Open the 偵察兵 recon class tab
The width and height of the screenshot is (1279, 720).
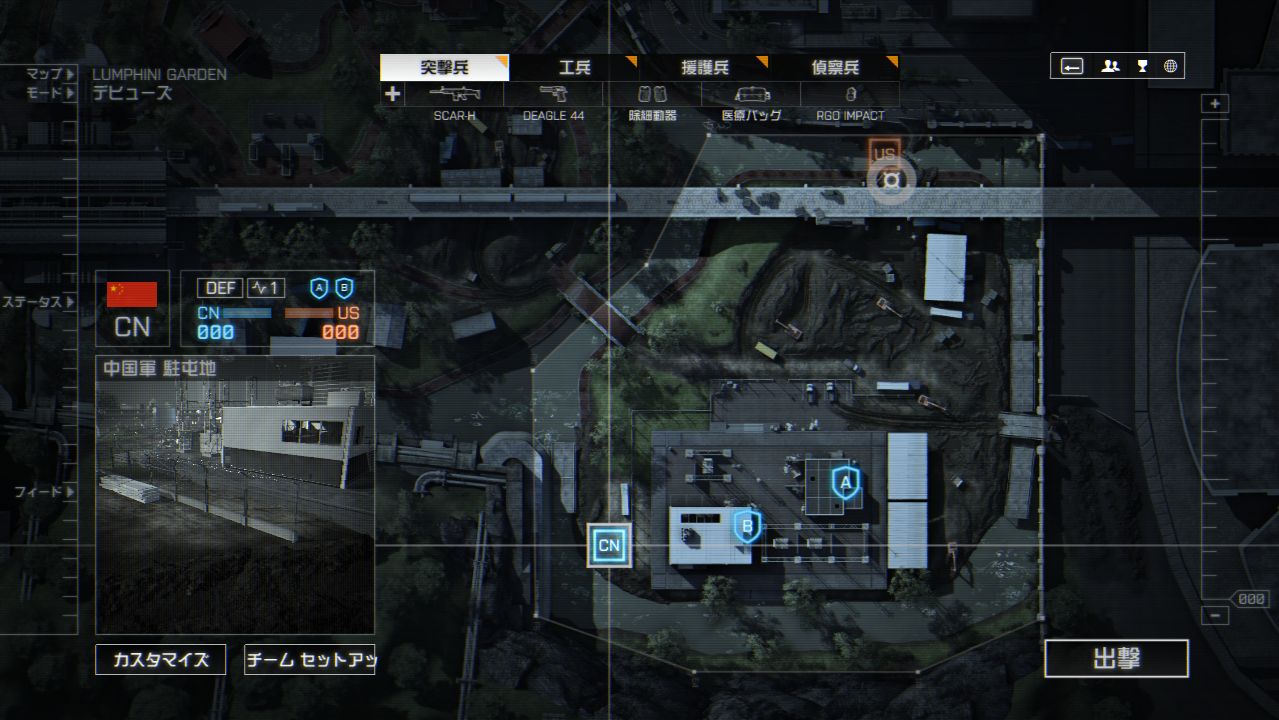(x=834, y=68)
